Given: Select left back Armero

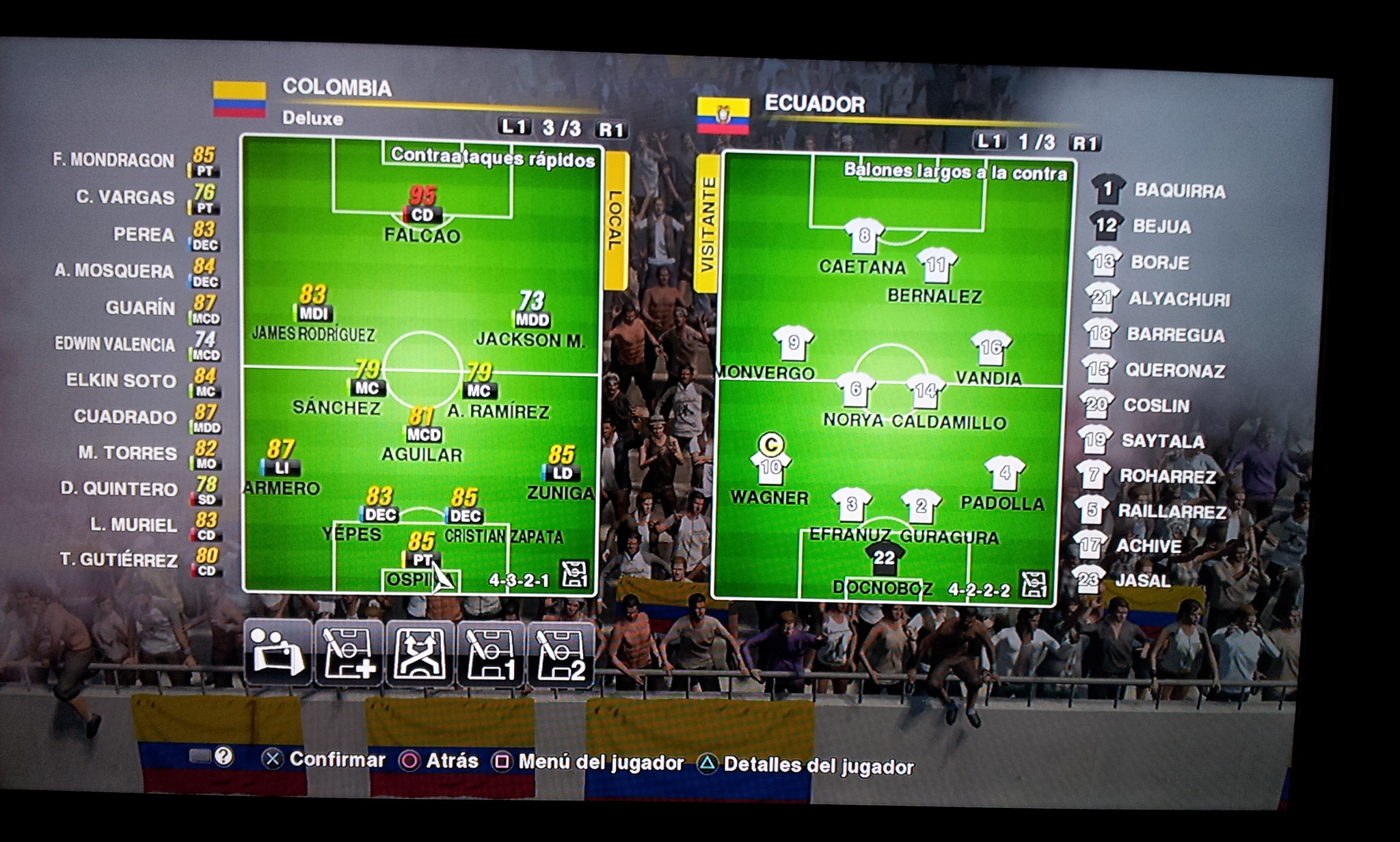Looking at the screenshot, I should point(281,468).
